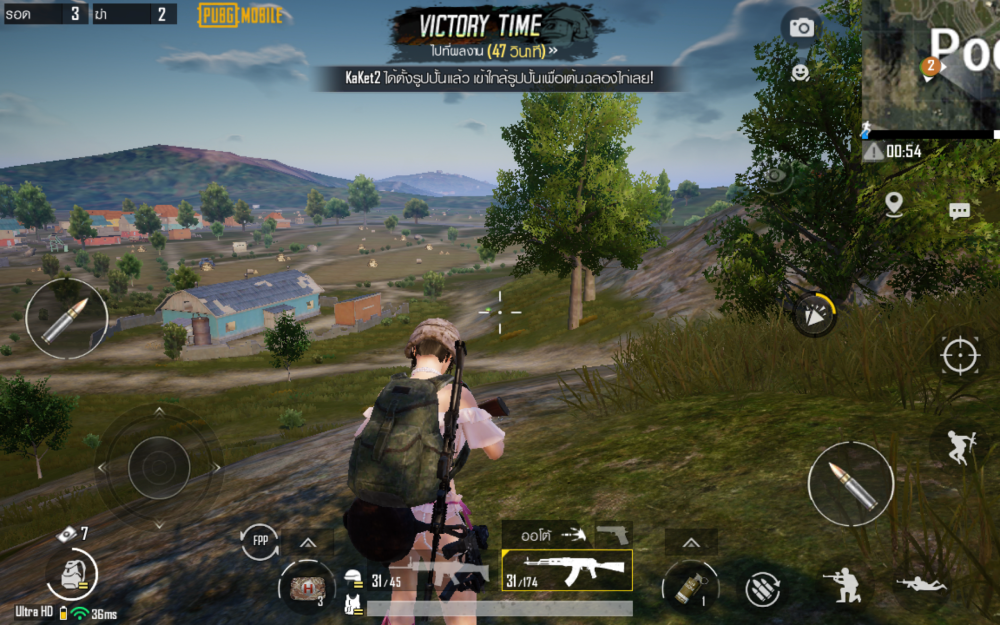Activate the party popper celebration button
The image size is (1000, 625).
(x=814, y=315)
